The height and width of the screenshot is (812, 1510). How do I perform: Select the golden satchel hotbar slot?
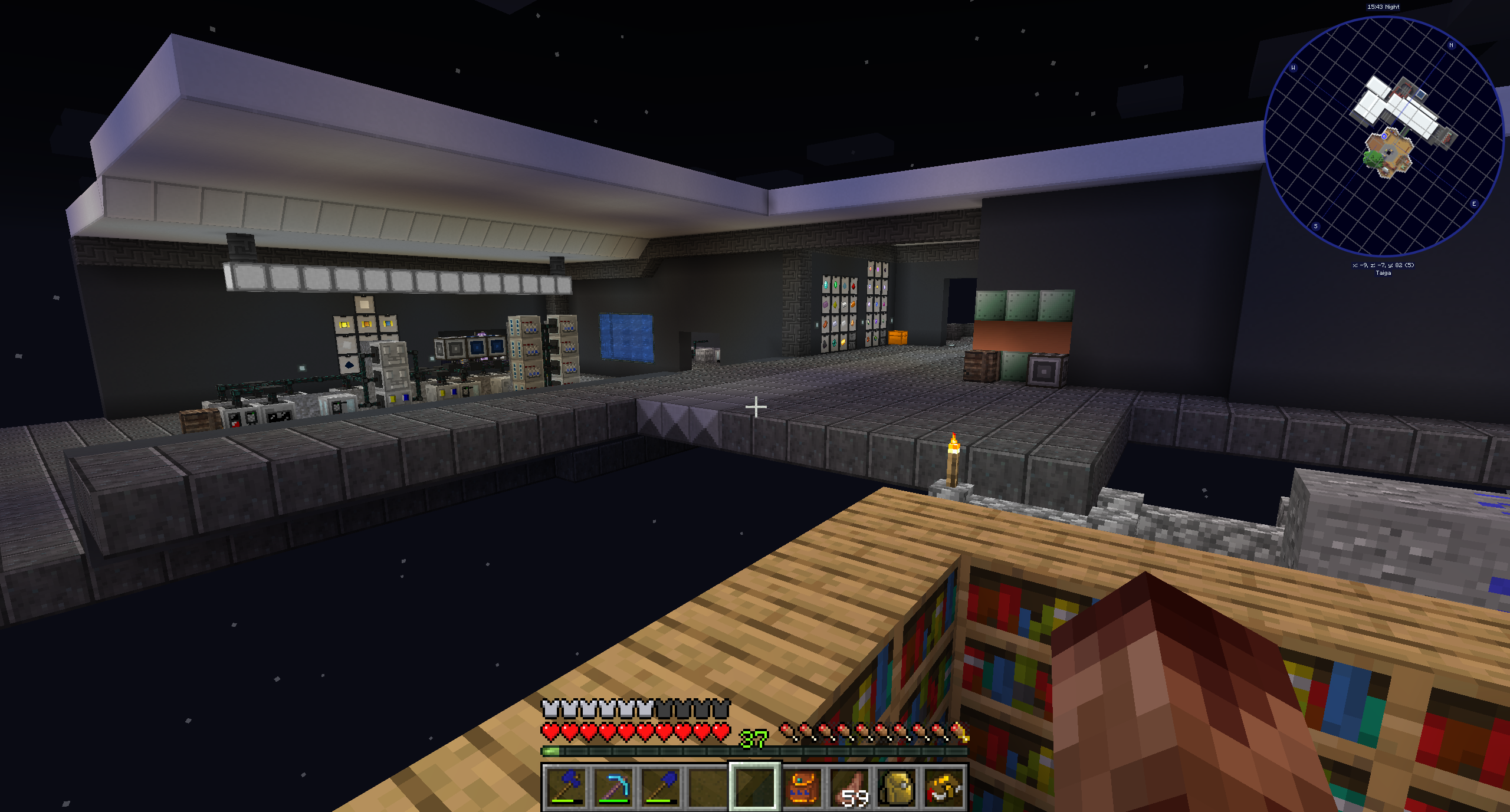(897, 787)
